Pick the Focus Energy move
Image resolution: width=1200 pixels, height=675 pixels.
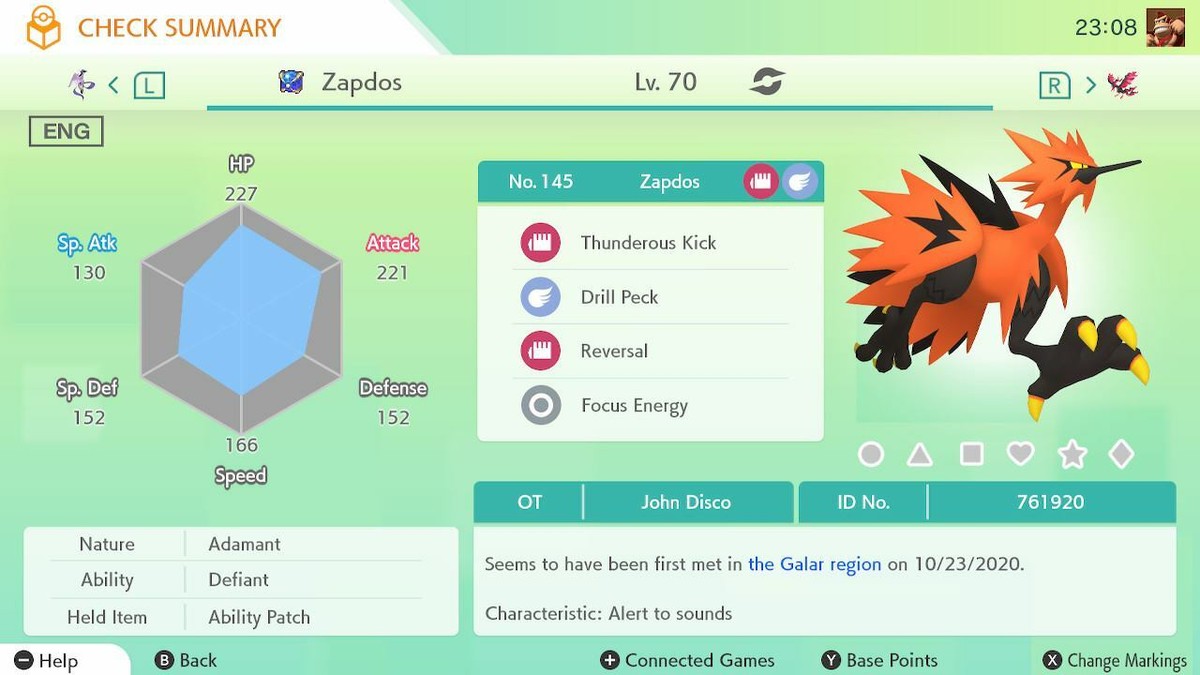[634, 406]
